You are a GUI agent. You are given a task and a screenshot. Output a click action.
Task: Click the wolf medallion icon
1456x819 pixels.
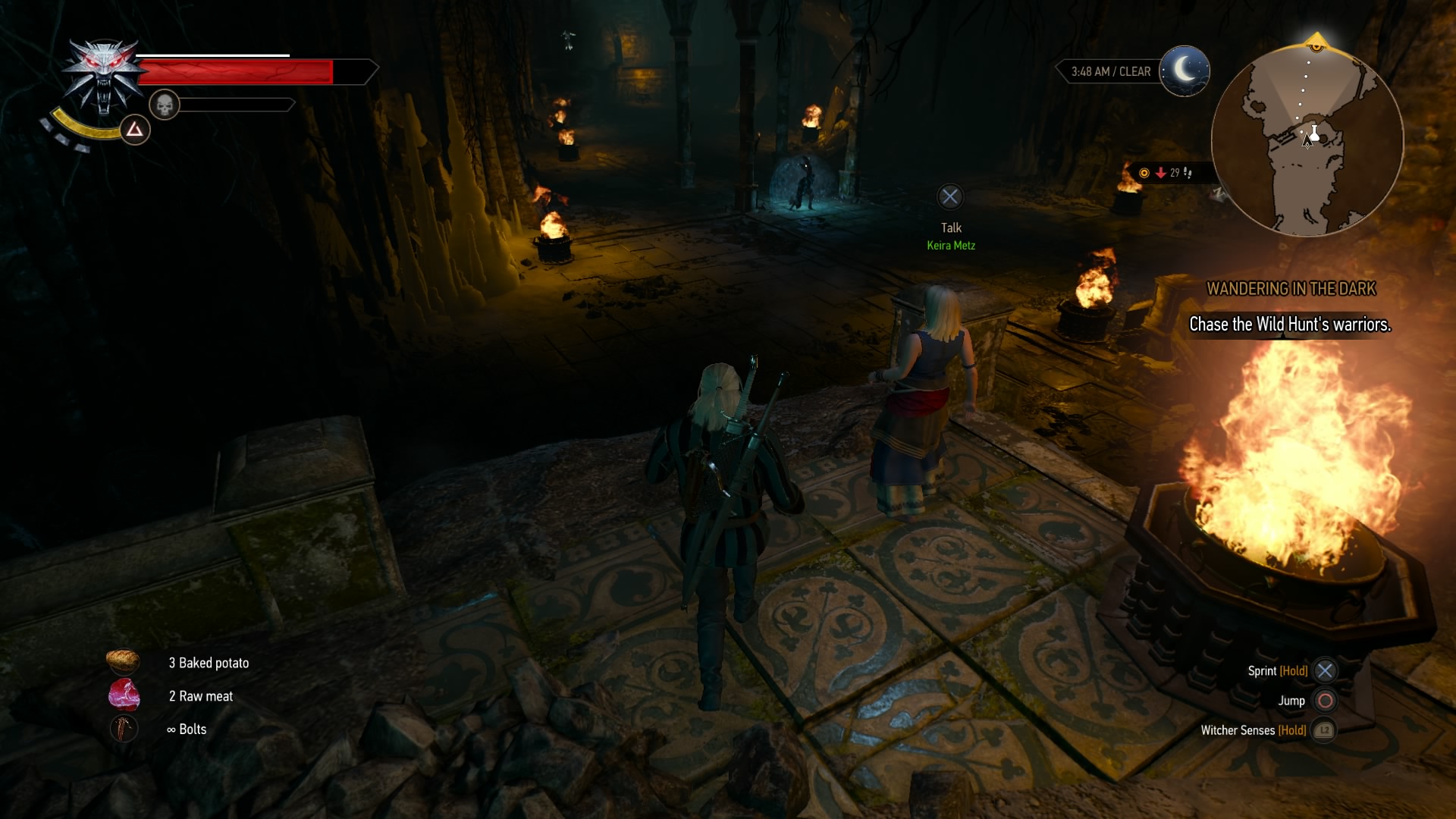point(104,77)
